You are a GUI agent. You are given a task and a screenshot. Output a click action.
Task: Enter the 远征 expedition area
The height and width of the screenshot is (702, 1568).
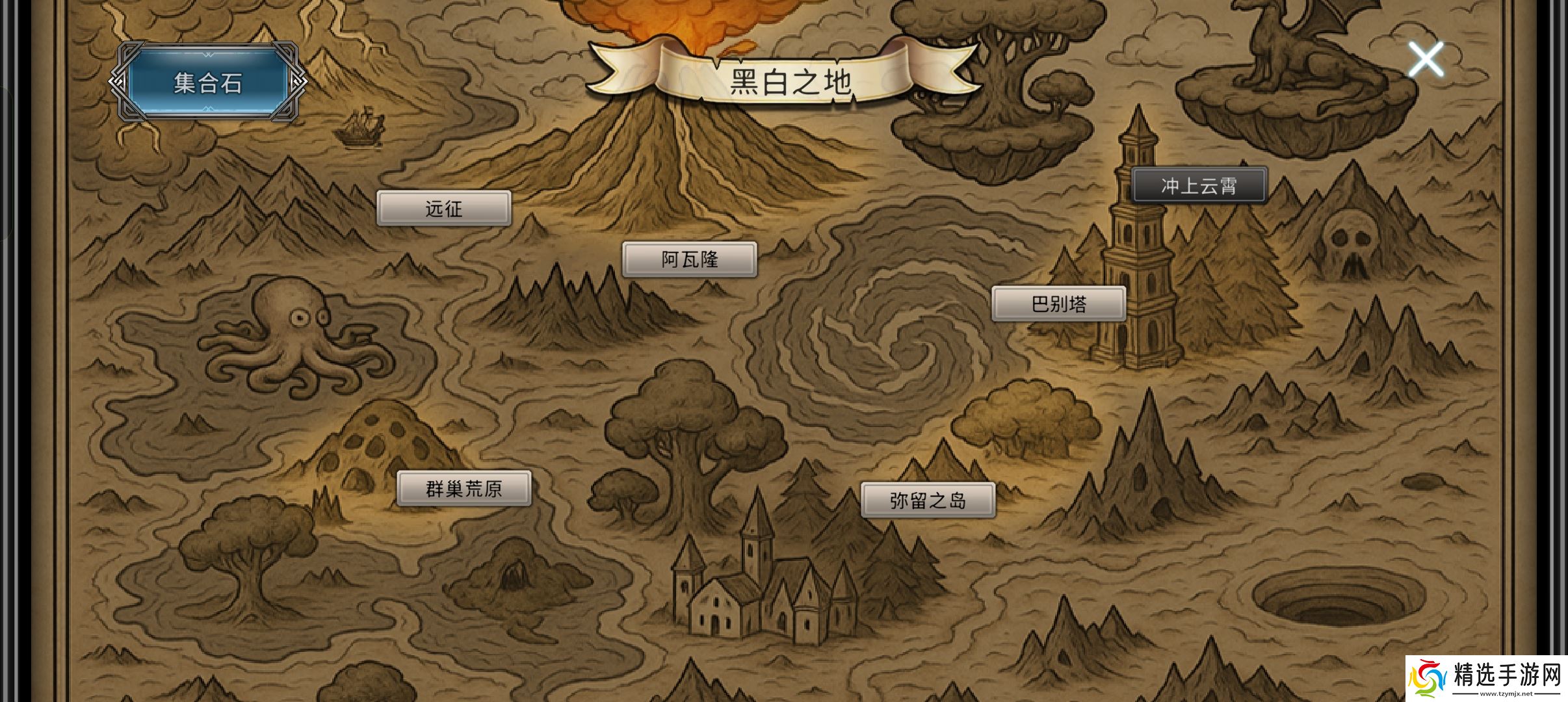[444, 209]
